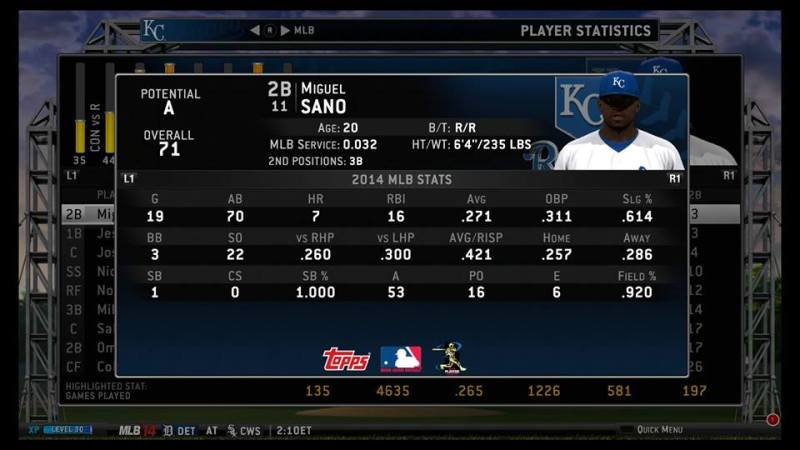Image resolution: width=800 pixels, height=450 pixels.
Task: Choose the CF player row in the list
Action: (x=88, y=367)
